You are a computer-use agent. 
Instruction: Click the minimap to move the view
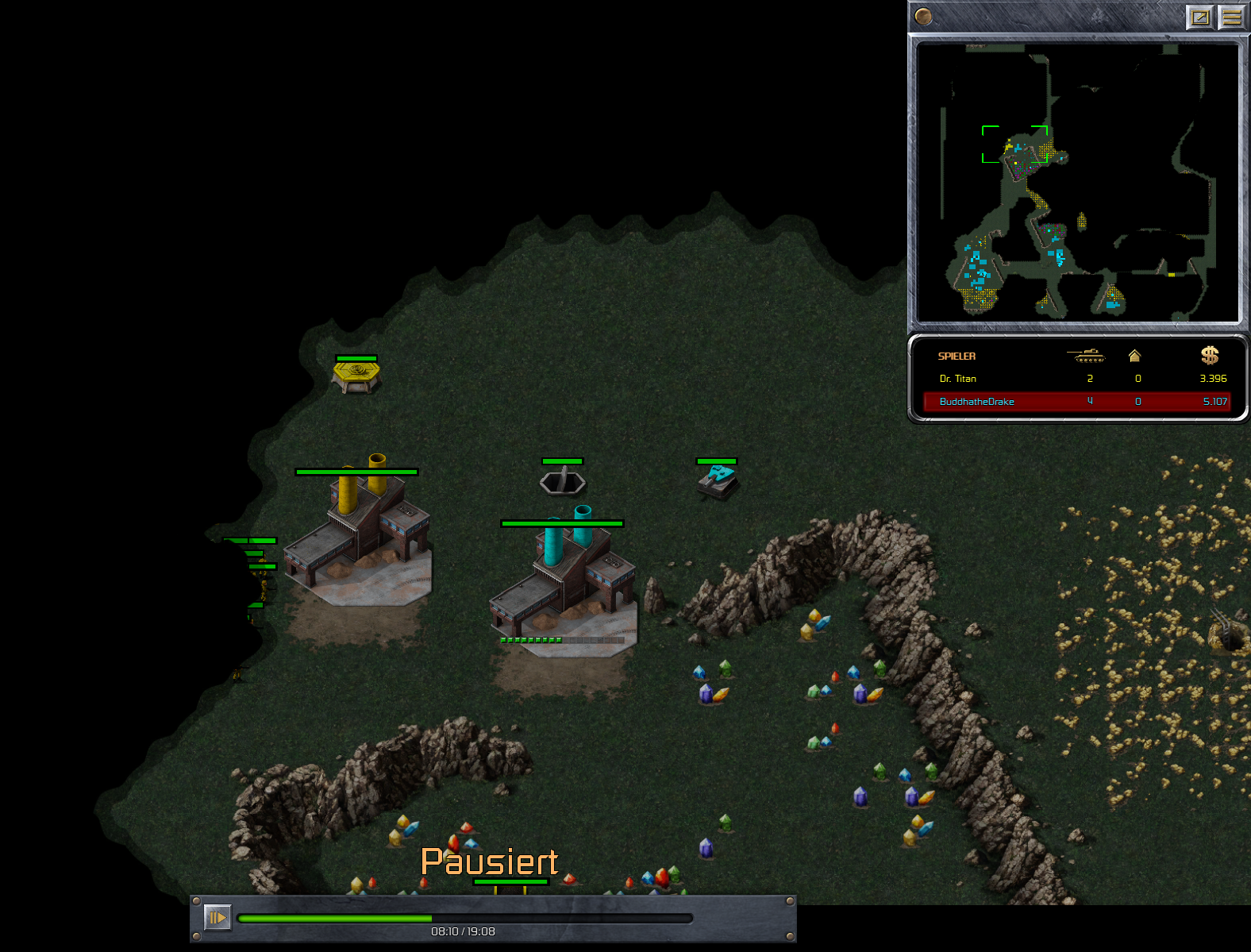(x=1077, y=183)
